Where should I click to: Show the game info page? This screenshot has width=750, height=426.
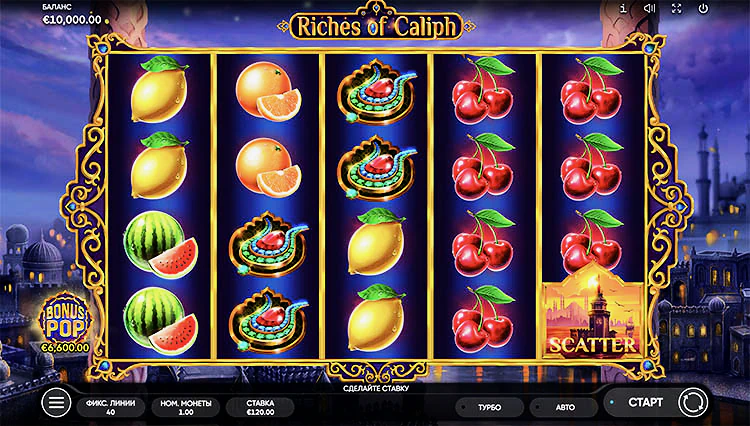(623, 9)
